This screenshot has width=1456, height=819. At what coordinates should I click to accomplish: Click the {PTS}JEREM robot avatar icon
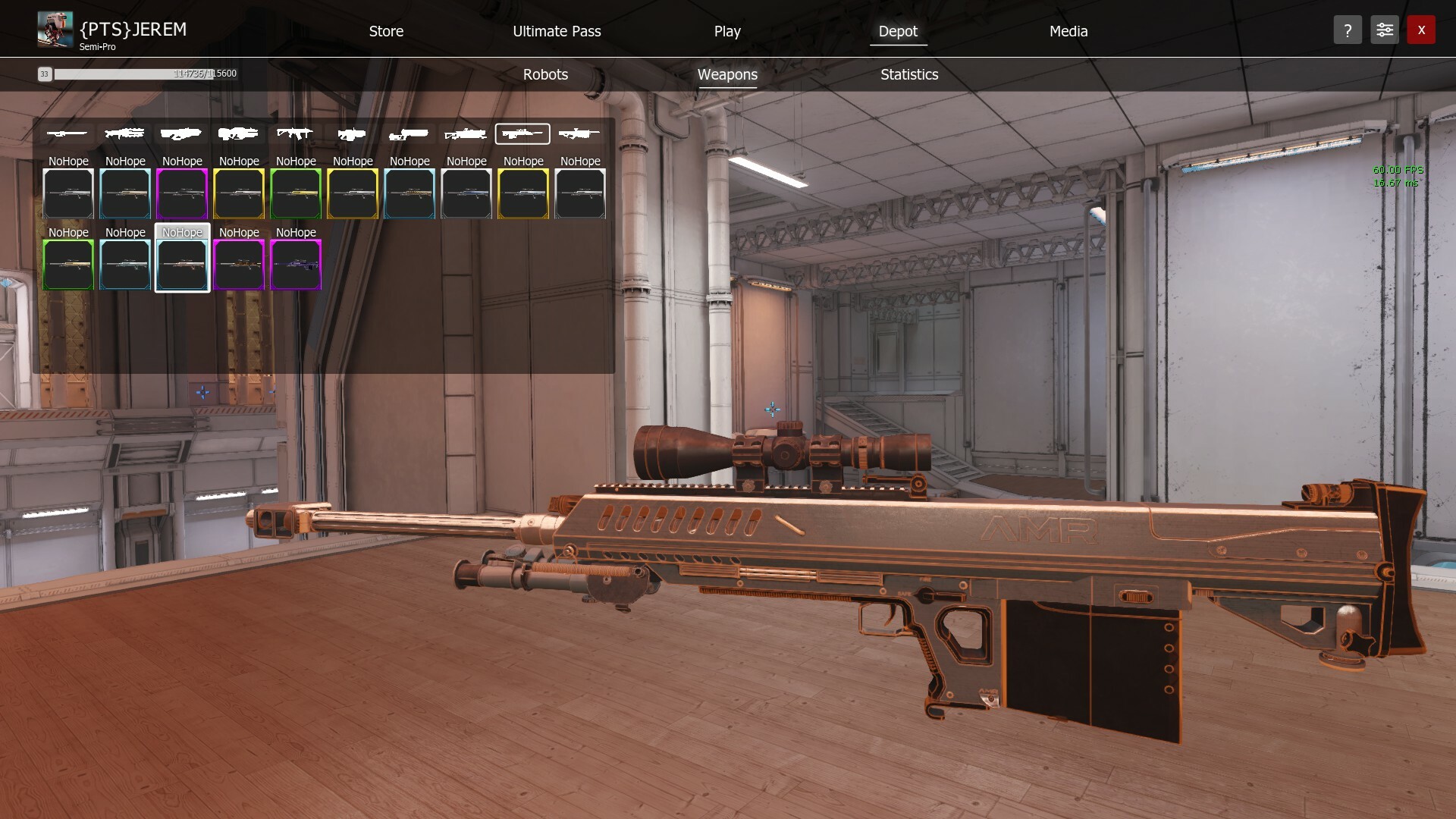coord(54,29)
